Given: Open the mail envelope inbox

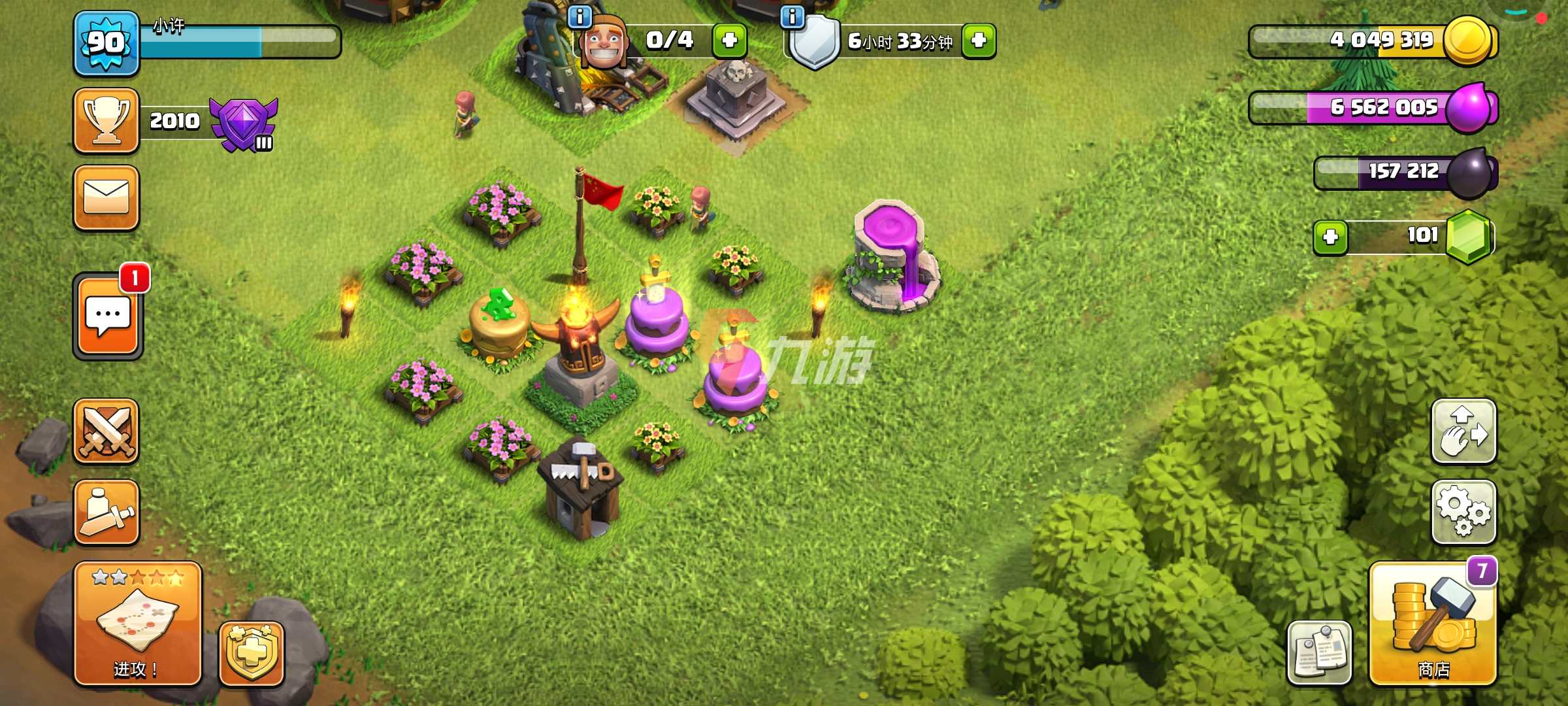Looking at the screenshot, I should click(106, 197).
